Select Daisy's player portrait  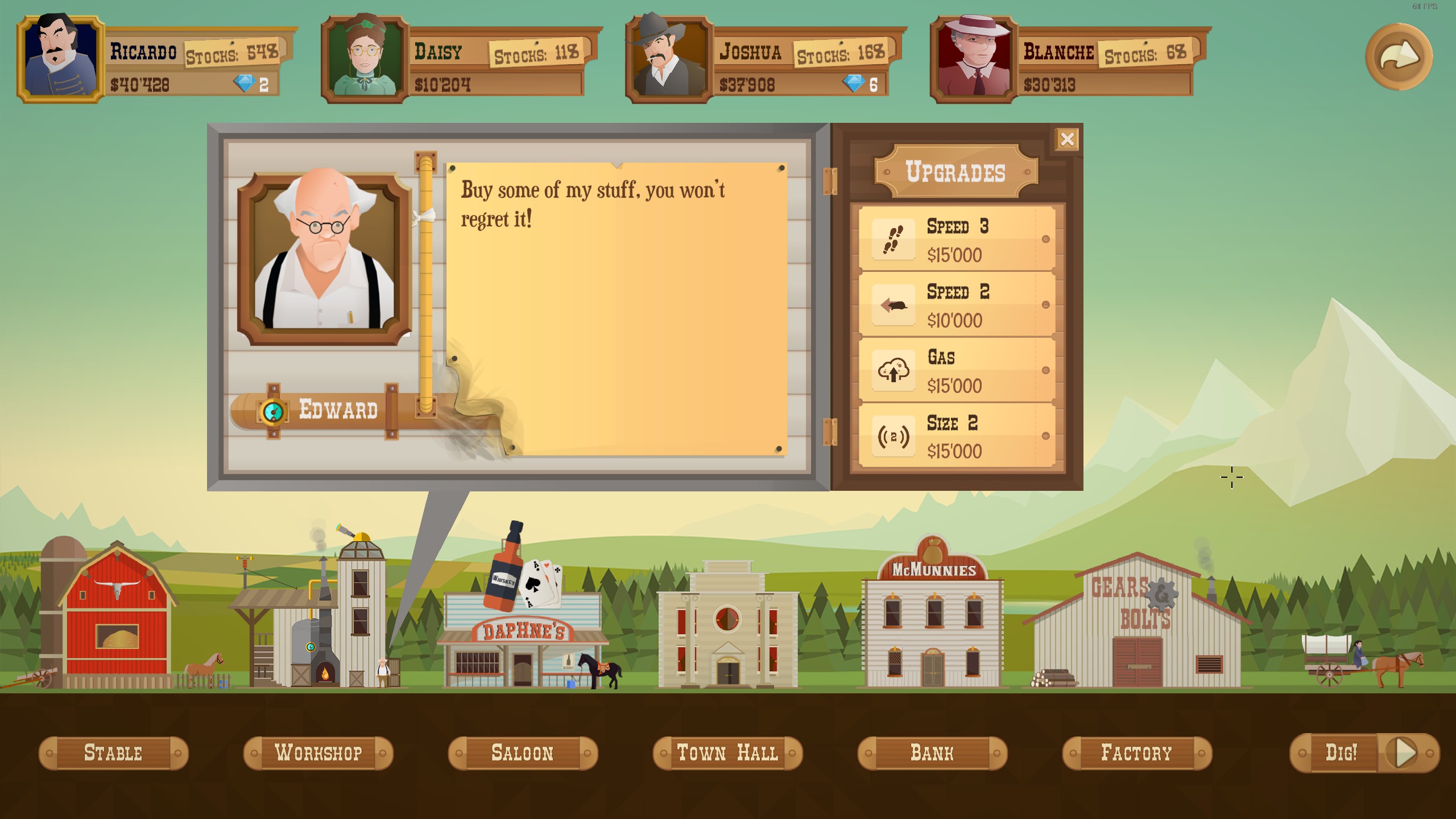[365, 59]
